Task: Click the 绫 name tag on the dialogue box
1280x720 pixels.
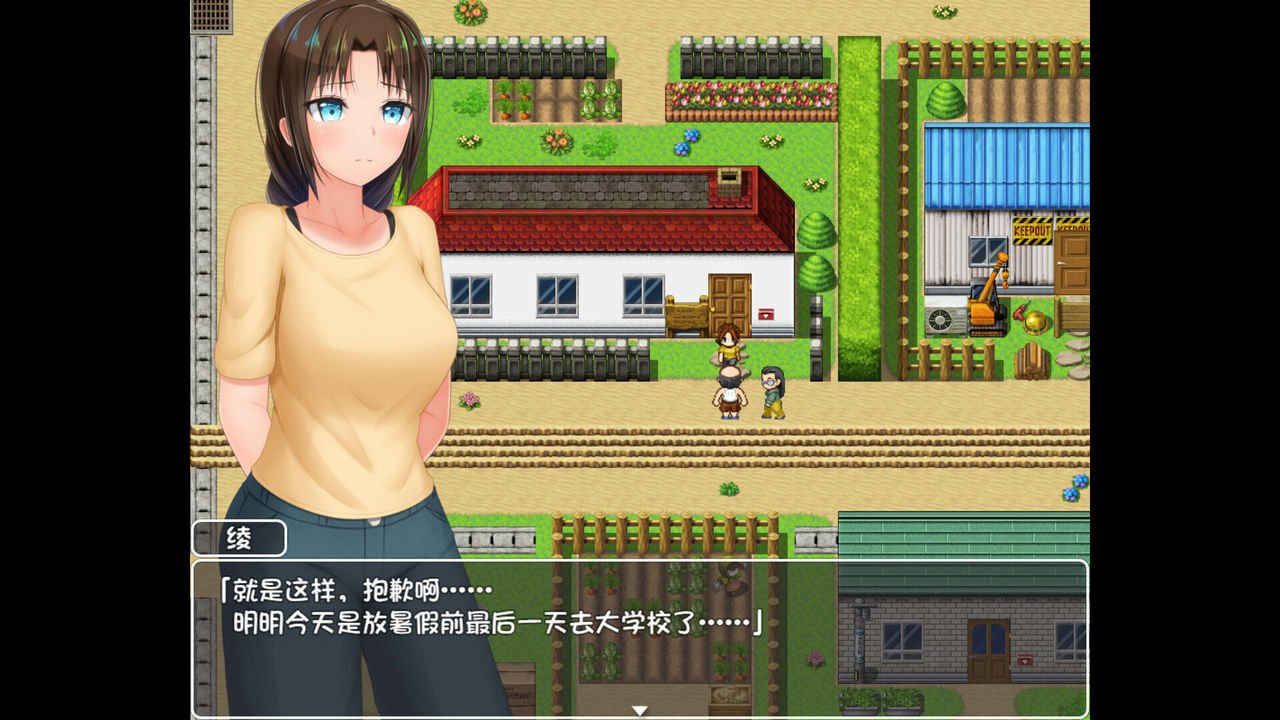Action: [x=238, y=539]
